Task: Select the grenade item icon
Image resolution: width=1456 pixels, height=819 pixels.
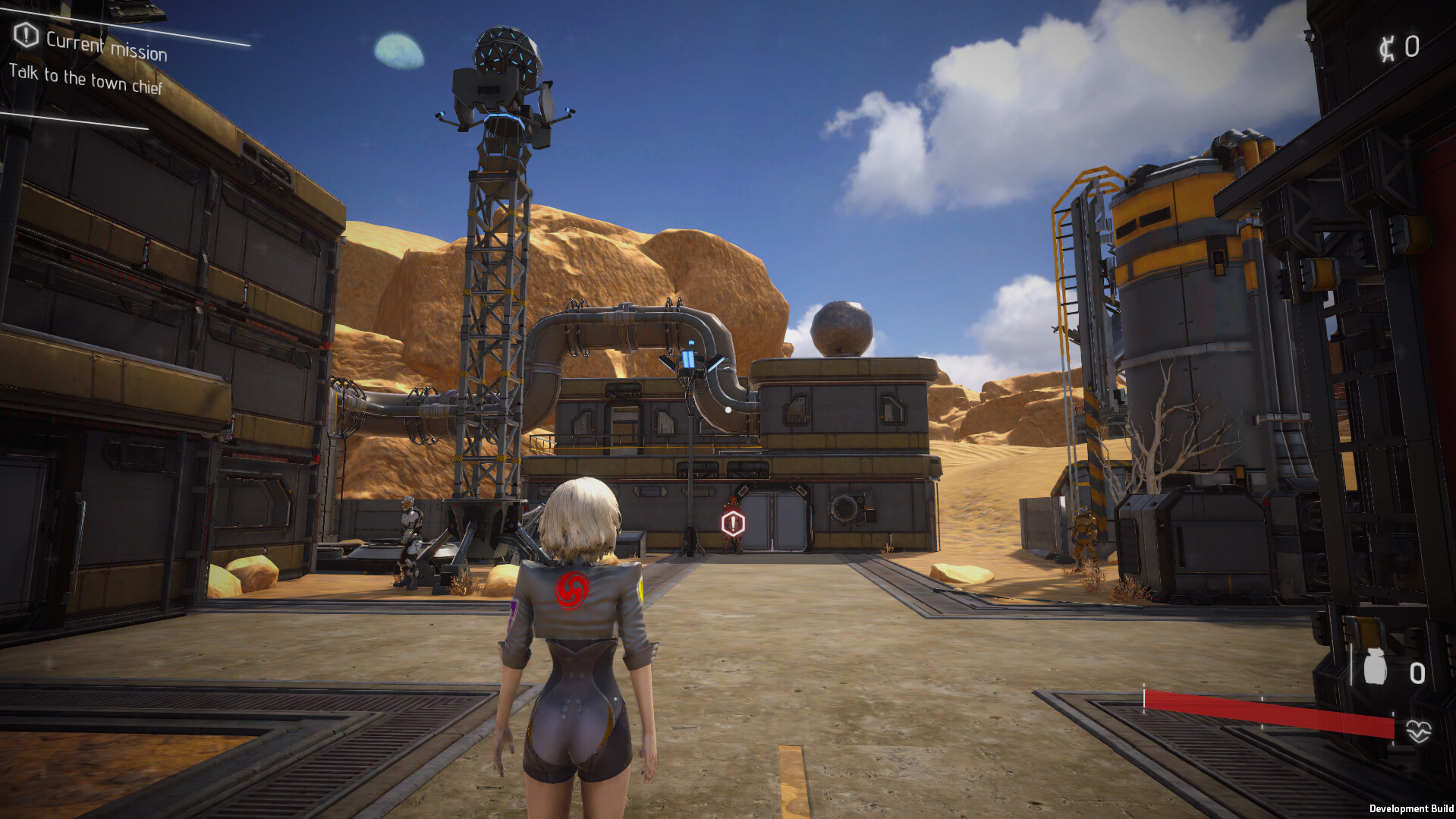Action: pyautogui.click(x=1375, y=669)
